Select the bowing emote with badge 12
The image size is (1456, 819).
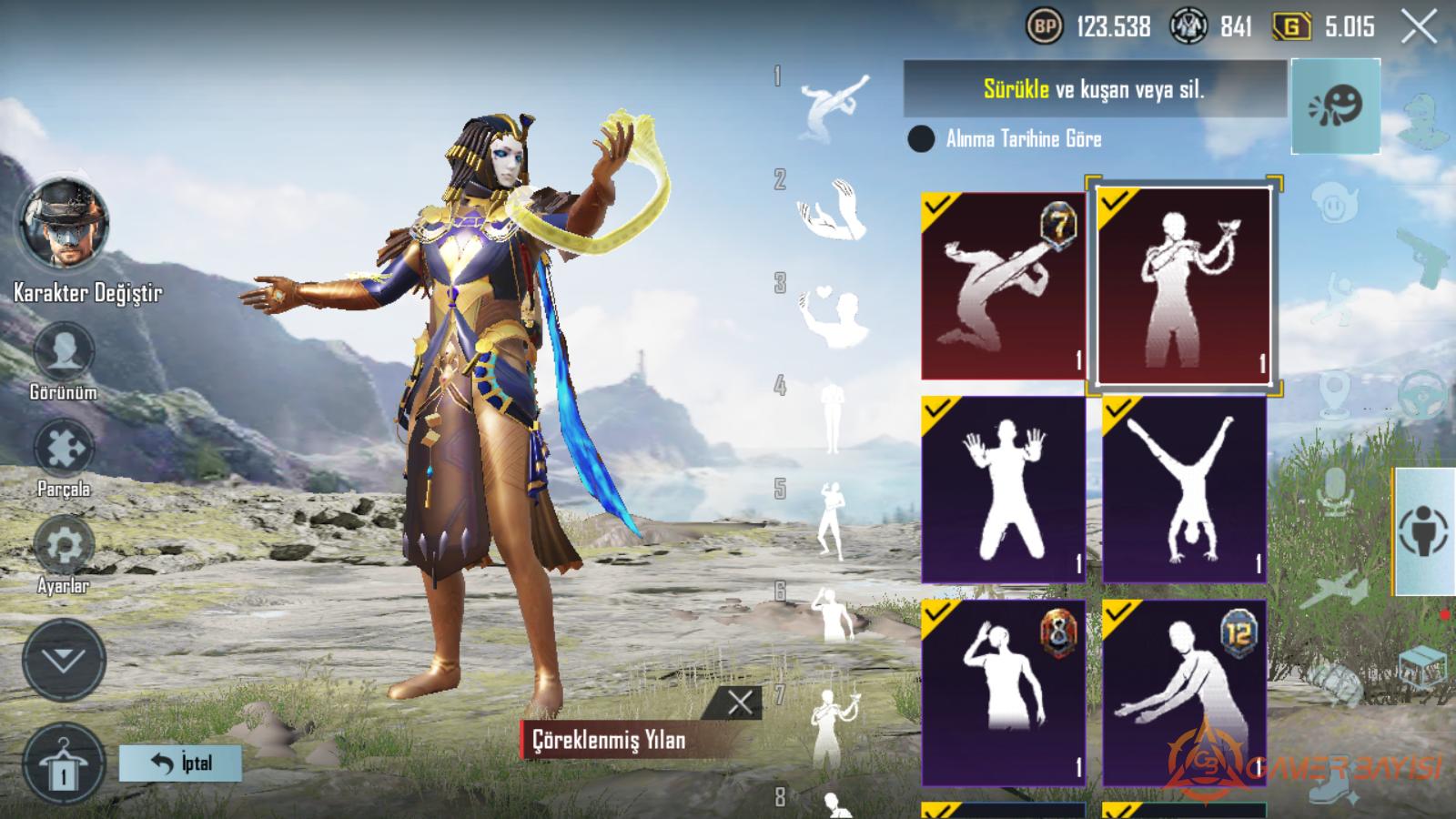coord(1184,692)
